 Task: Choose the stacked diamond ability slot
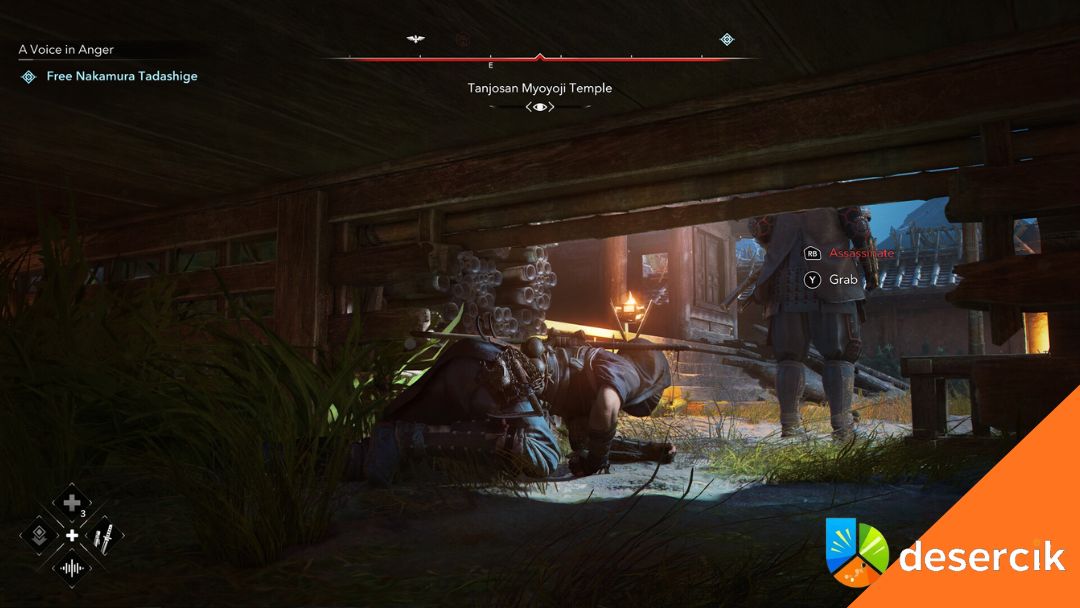(40, 536)
